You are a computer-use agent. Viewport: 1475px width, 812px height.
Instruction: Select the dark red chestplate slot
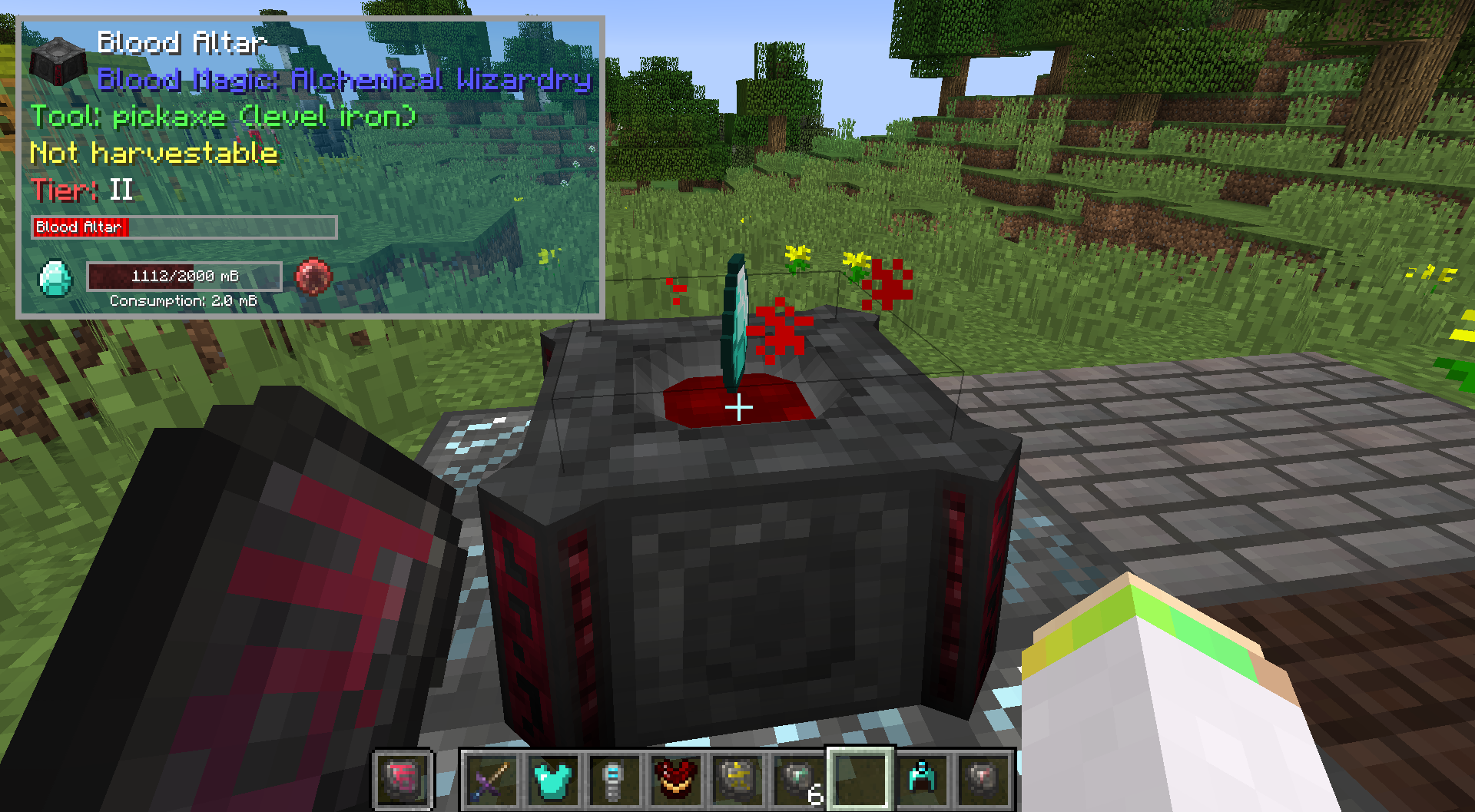(x=676, y=780)
